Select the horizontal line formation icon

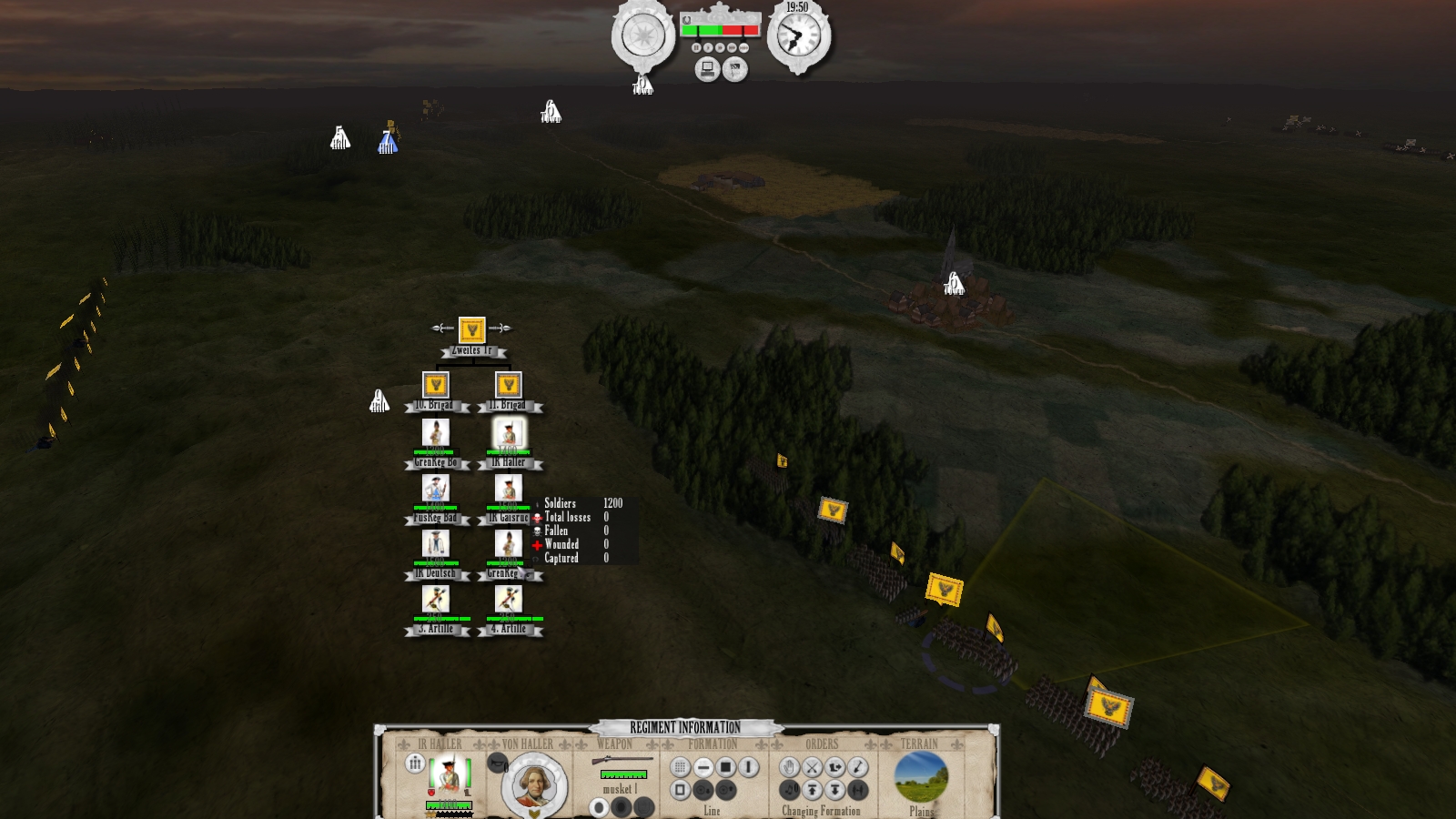point(703,768)
